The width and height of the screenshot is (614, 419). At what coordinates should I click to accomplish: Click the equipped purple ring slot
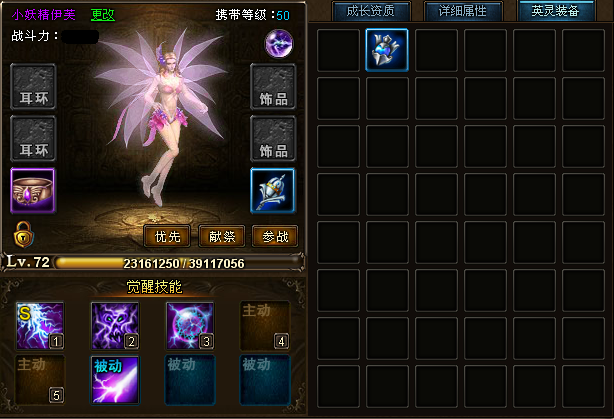point(33,190)
